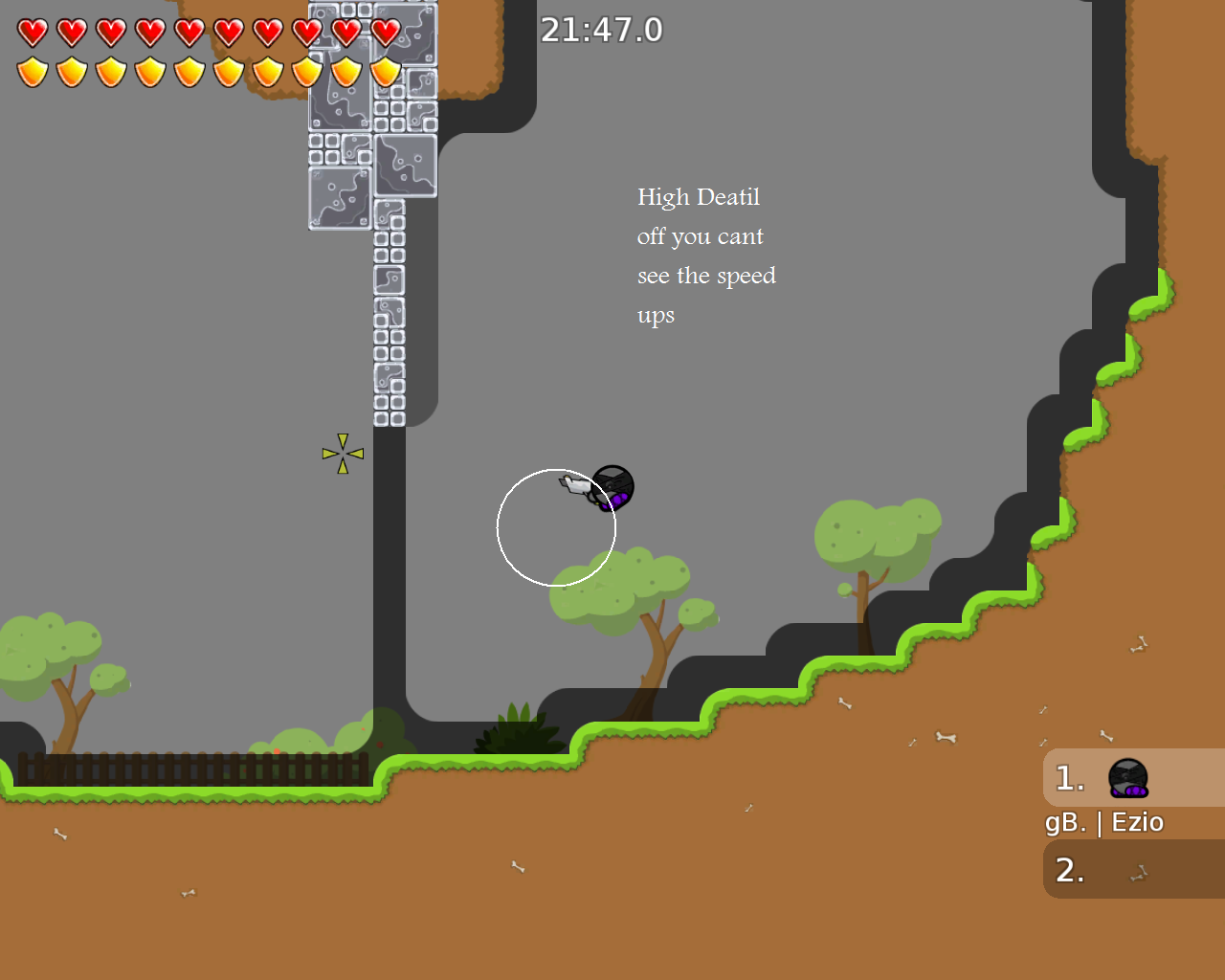Click the first red heart icon

click(32, 31)
